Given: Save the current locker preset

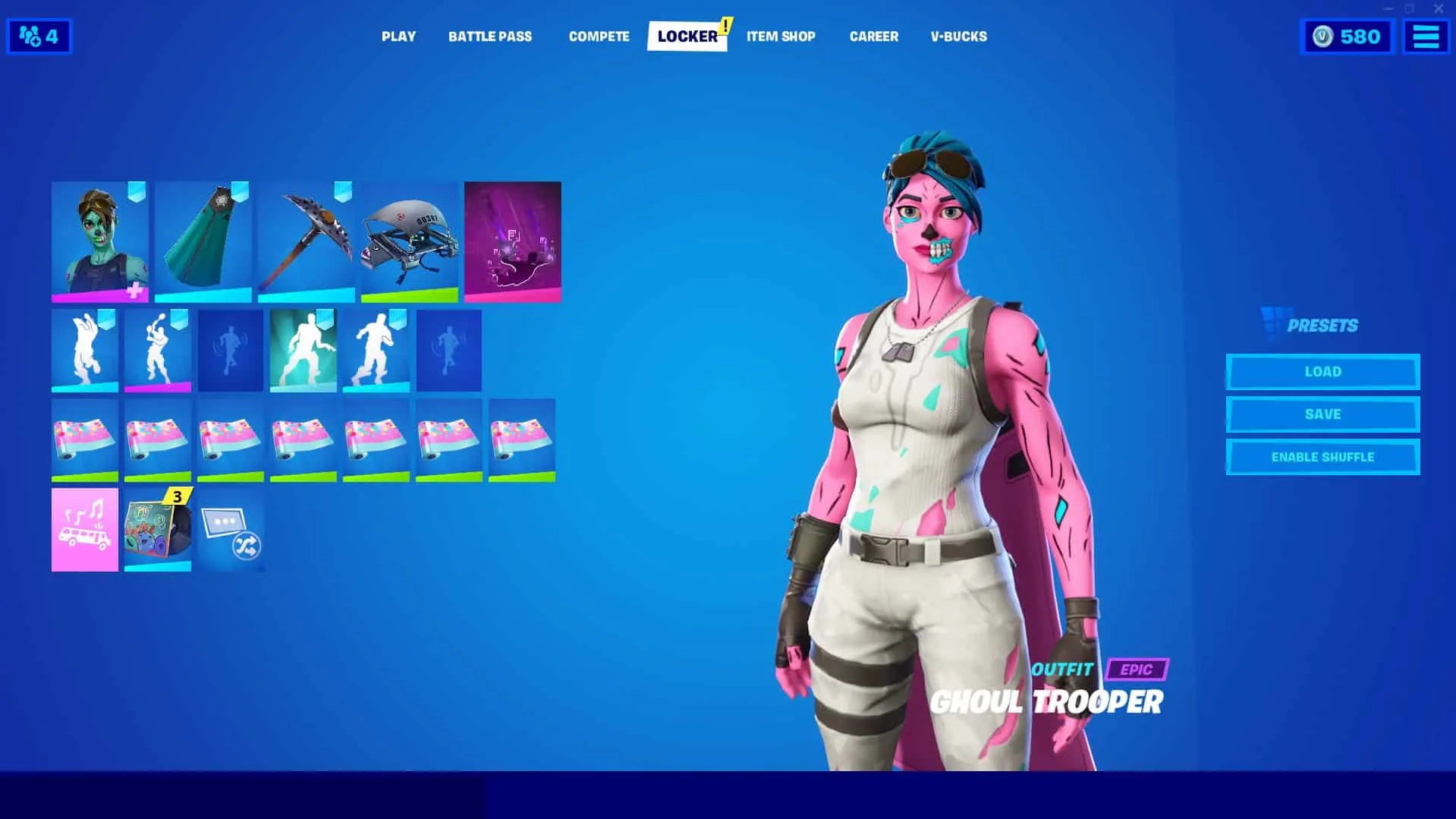Looking at the screenshot, I should [x=1322, y=414].
